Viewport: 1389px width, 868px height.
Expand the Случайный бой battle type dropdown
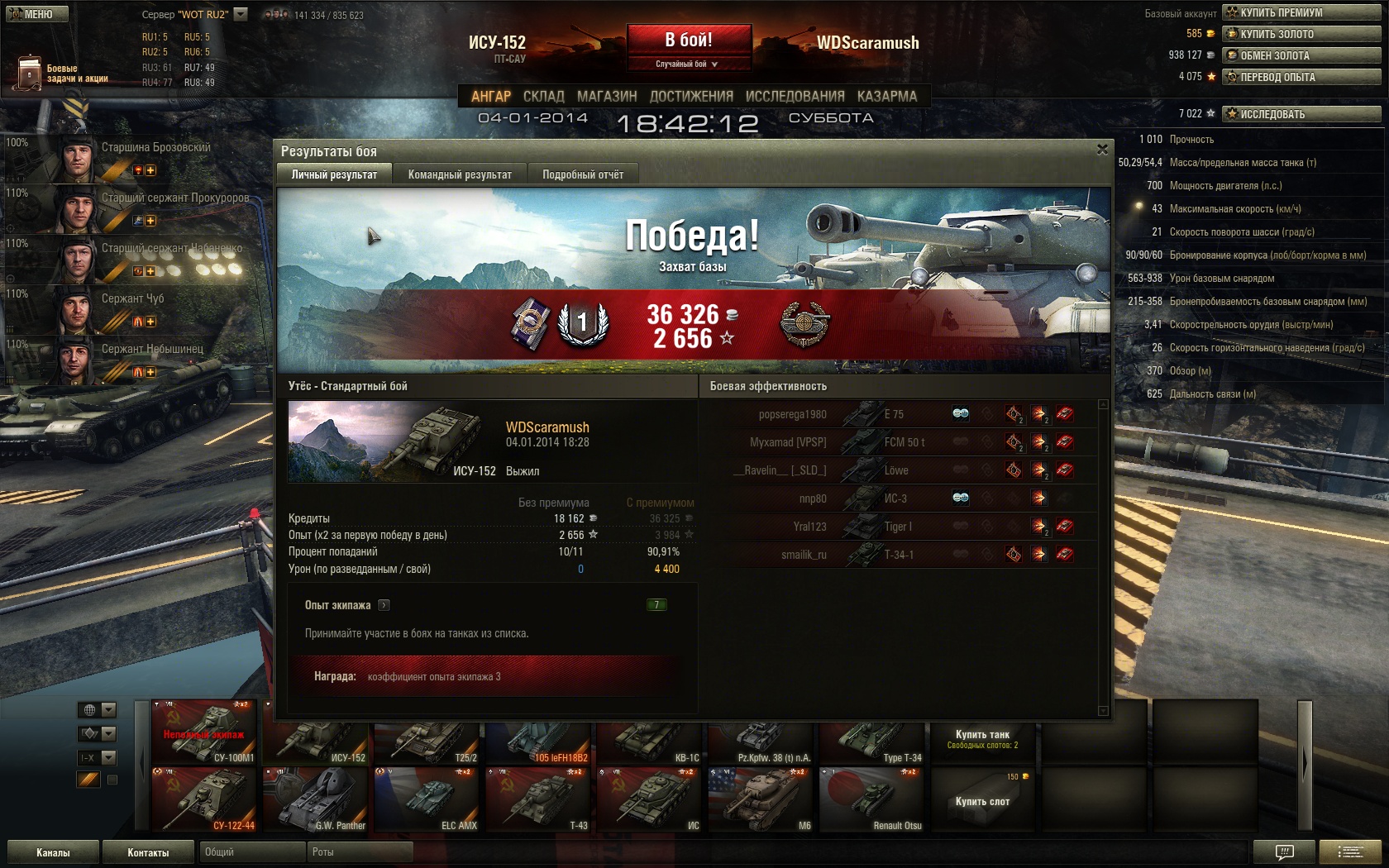click(x=687, y=64)
